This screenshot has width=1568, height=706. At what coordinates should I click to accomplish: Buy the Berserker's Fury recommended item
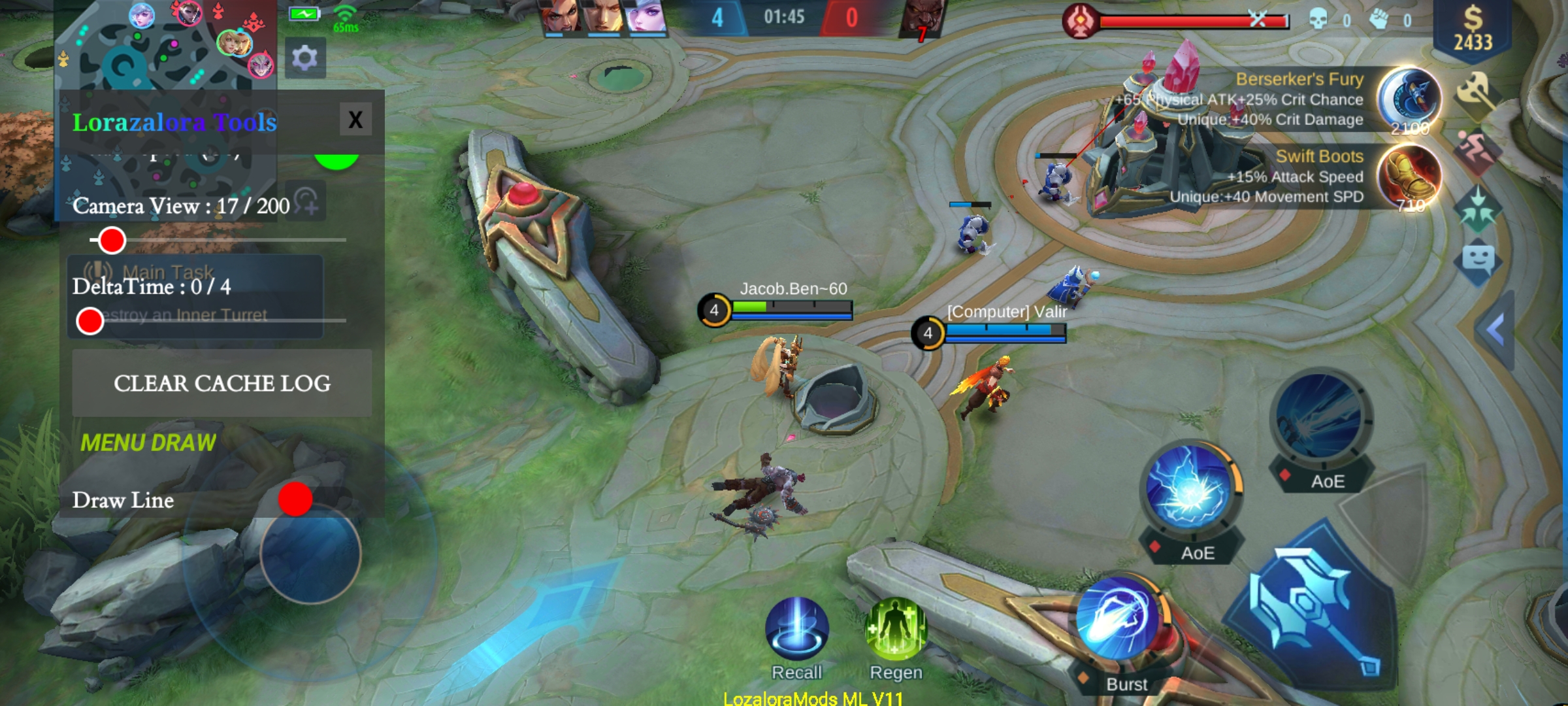click(x=1409, y=99)
